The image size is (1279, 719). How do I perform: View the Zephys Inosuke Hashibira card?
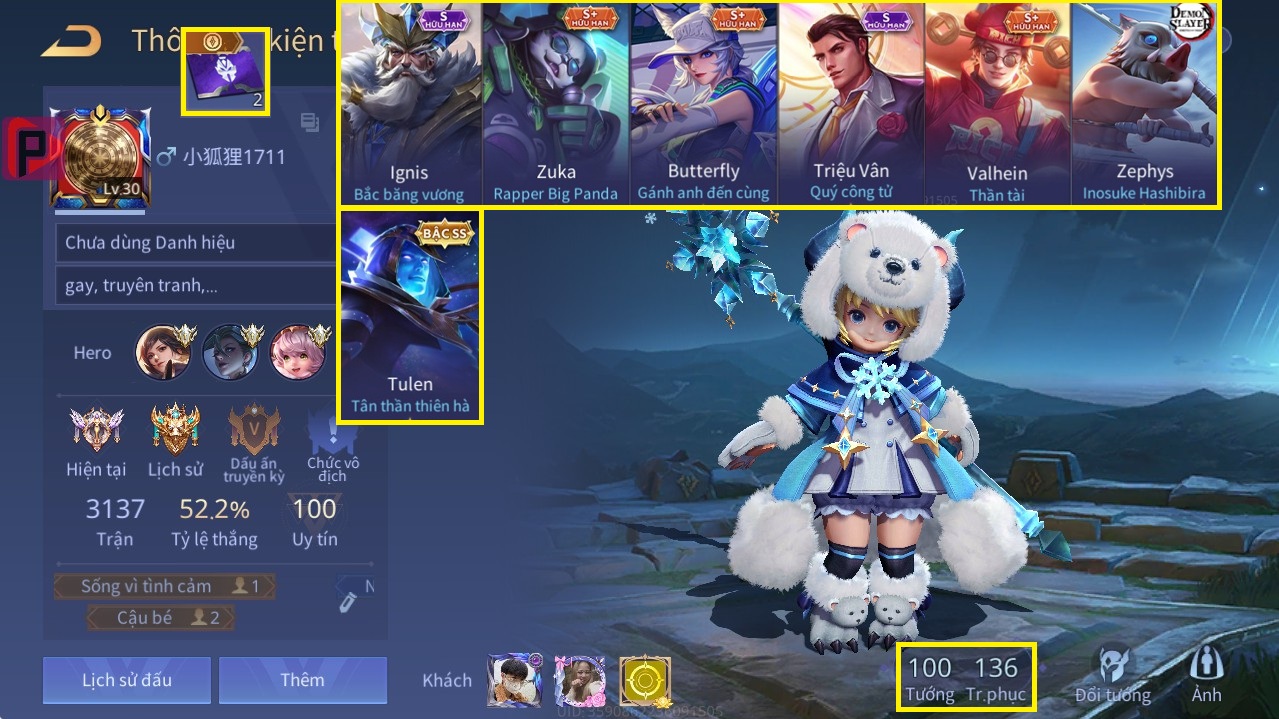coord(1144,105)
